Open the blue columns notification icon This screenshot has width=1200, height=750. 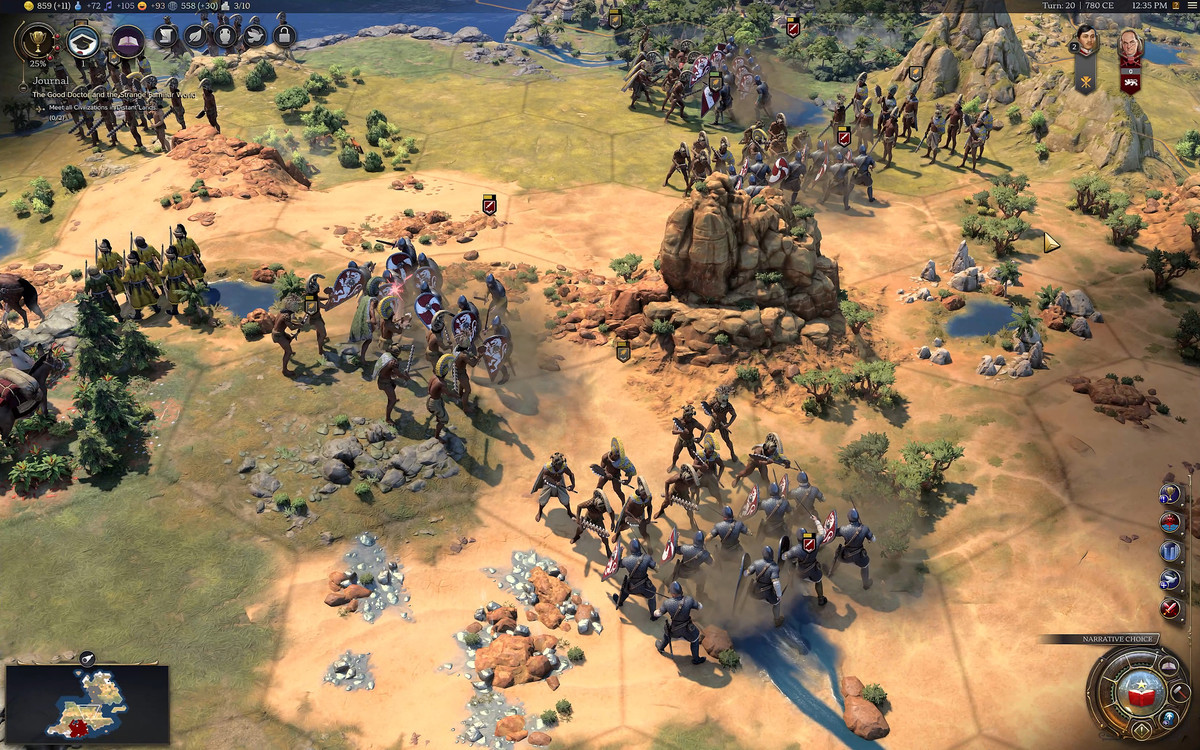1170,551
